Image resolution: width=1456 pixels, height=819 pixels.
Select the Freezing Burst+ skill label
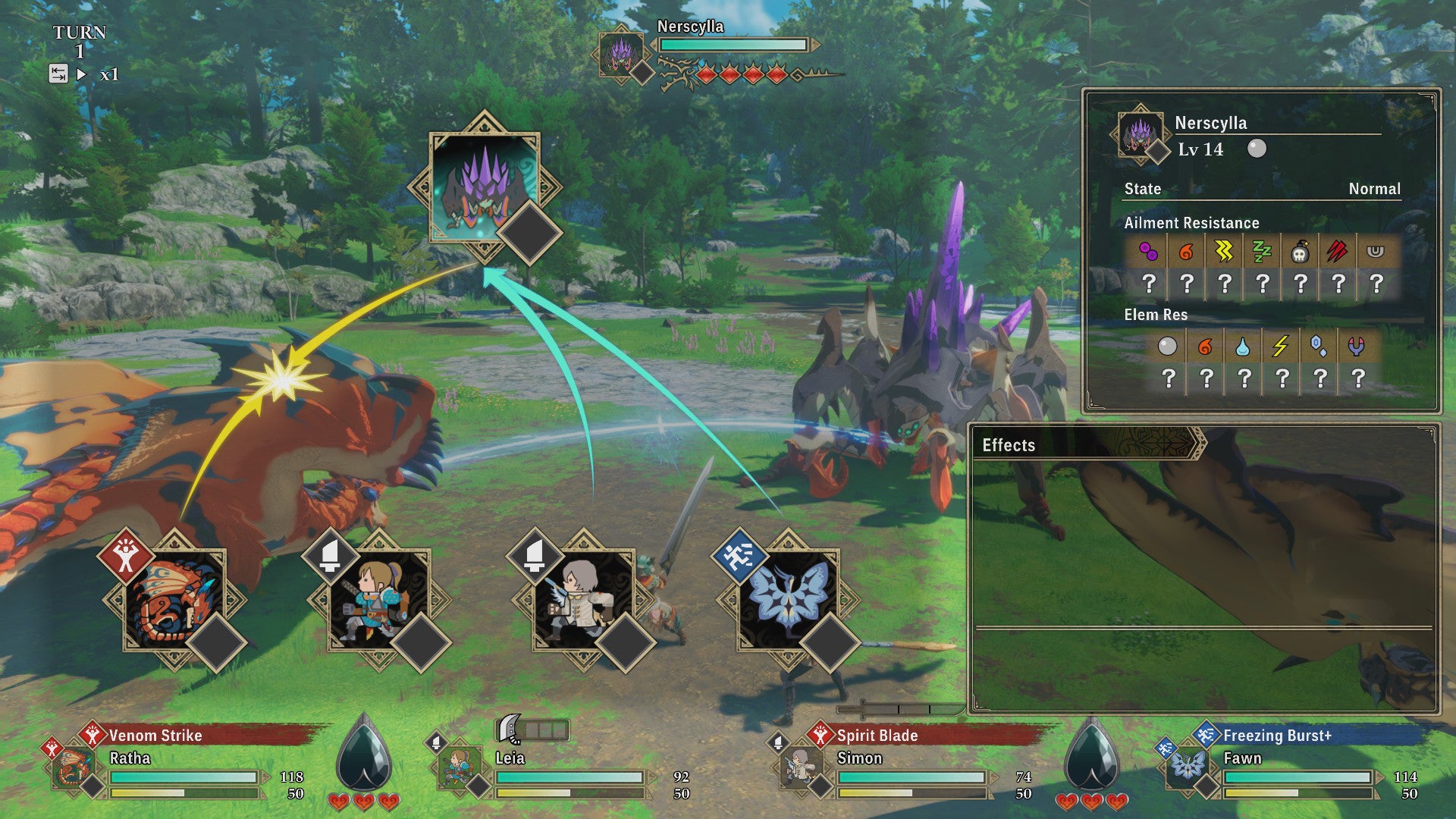1277,736
